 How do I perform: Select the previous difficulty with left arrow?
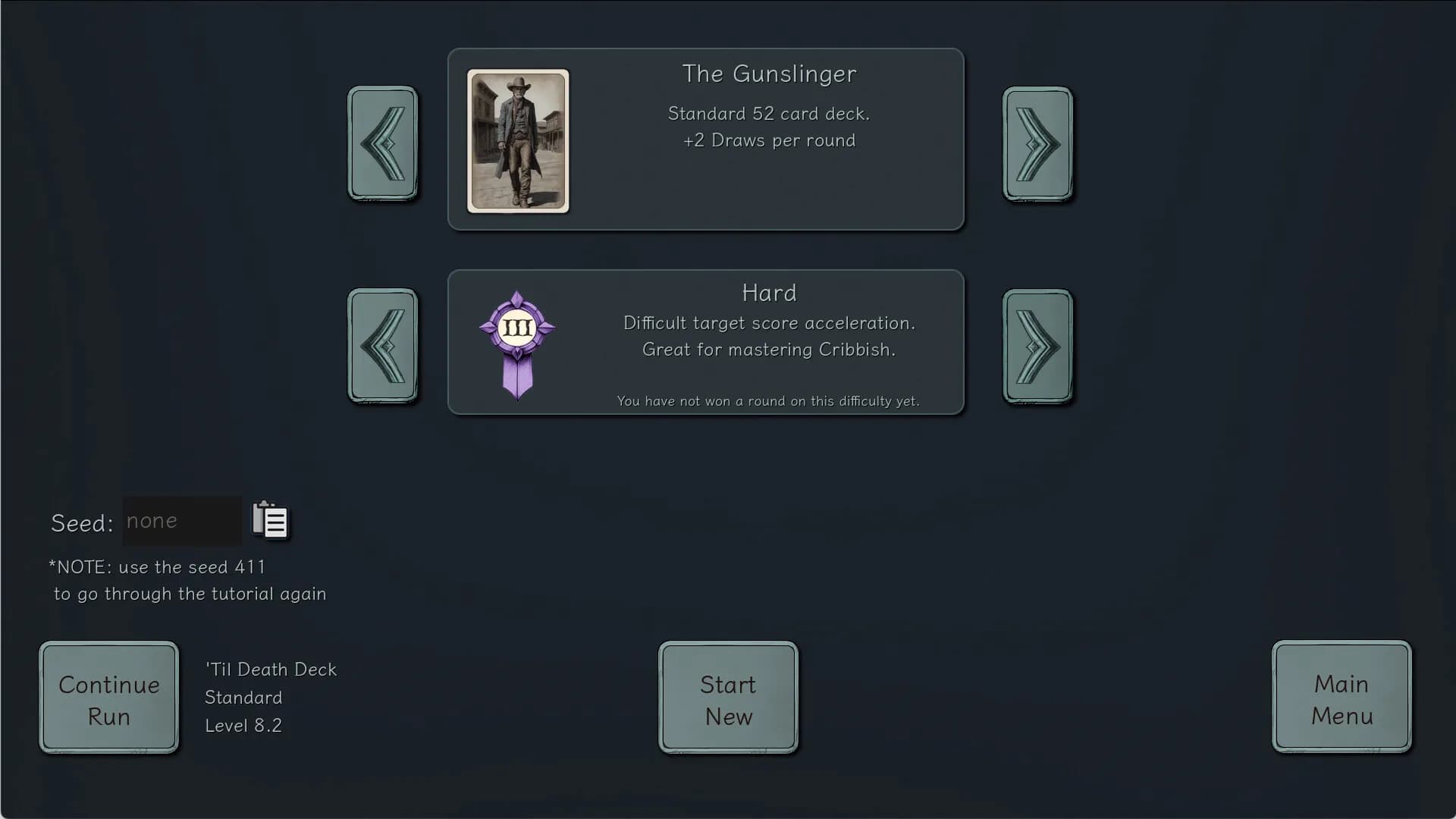point(383,346)
